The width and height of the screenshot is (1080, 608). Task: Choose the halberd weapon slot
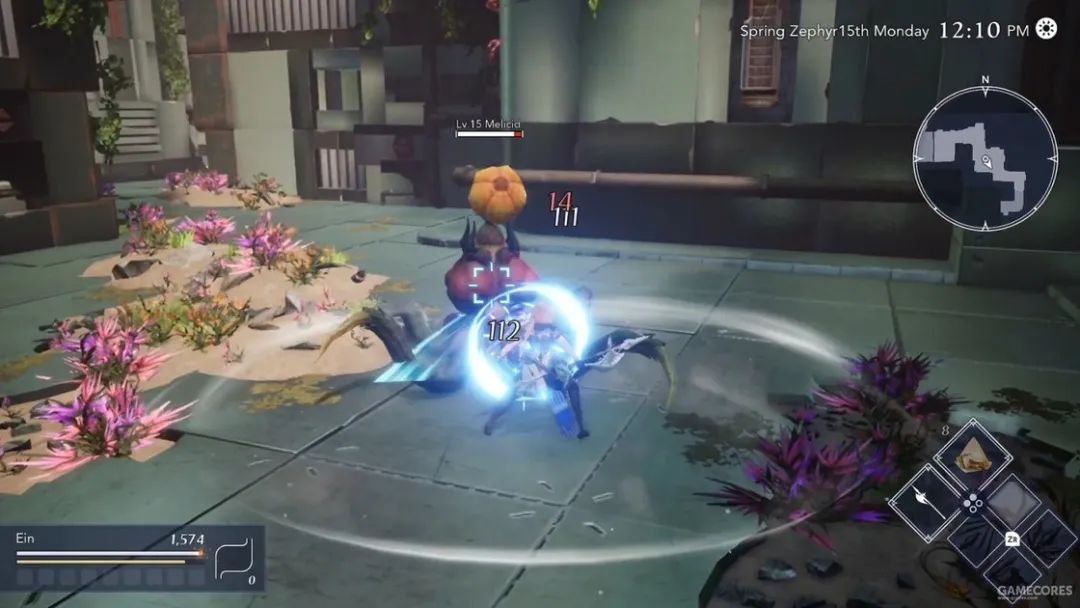(923, 505)
